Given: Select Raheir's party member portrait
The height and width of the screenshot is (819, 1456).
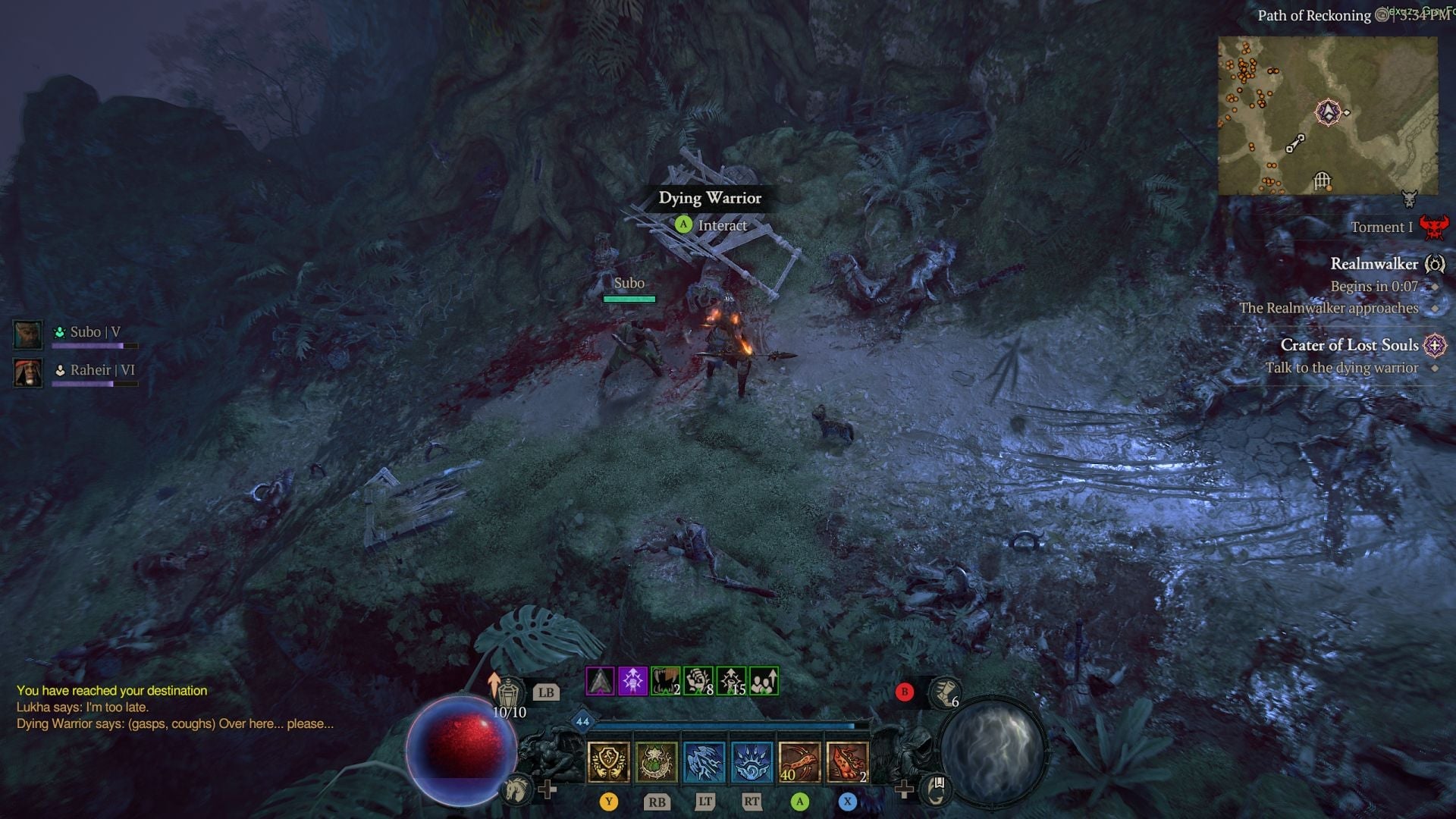Looking at the screenshot, I should click(x=28, y=371).
